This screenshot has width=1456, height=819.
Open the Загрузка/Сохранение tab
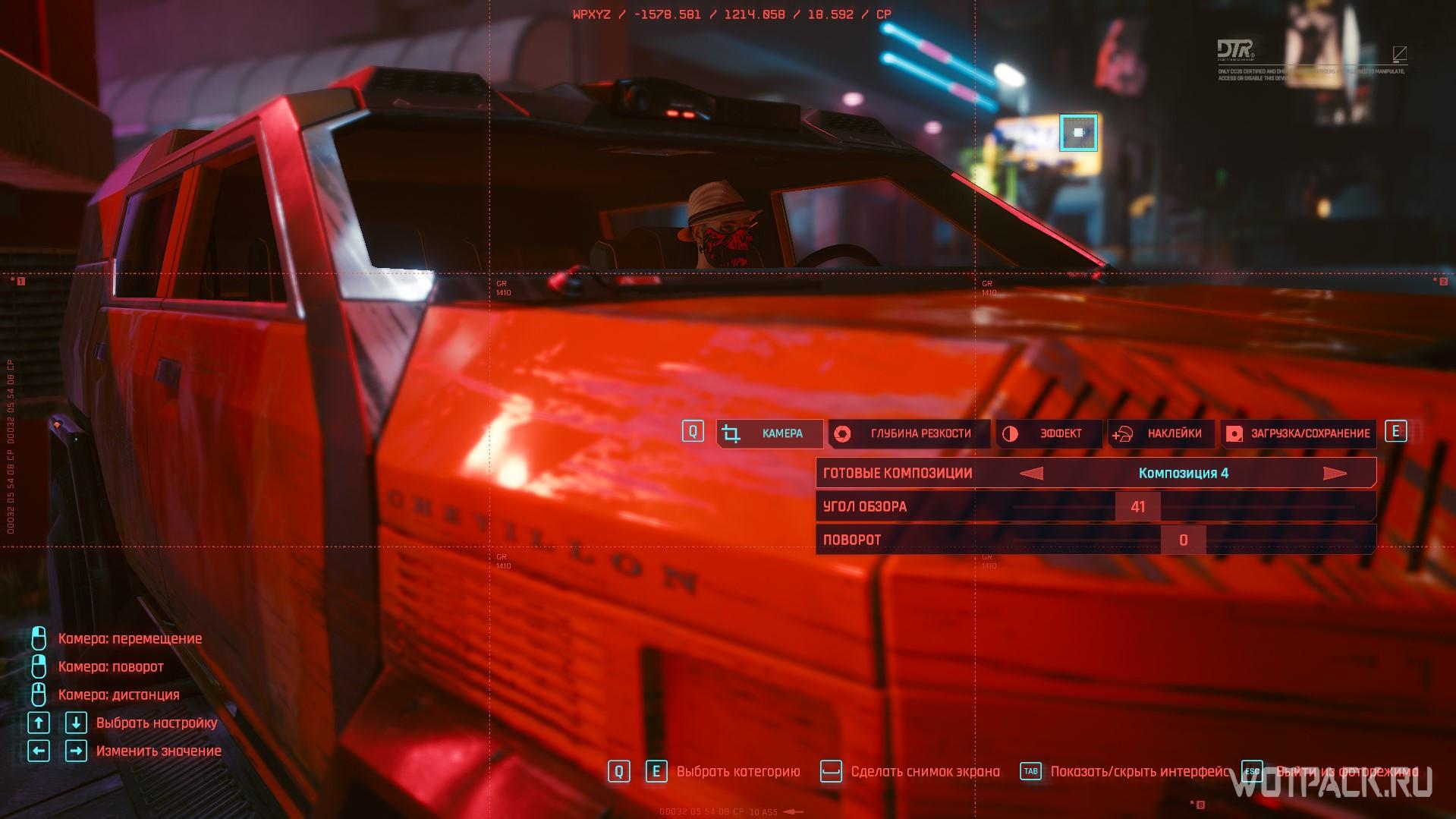point(1298,433)
